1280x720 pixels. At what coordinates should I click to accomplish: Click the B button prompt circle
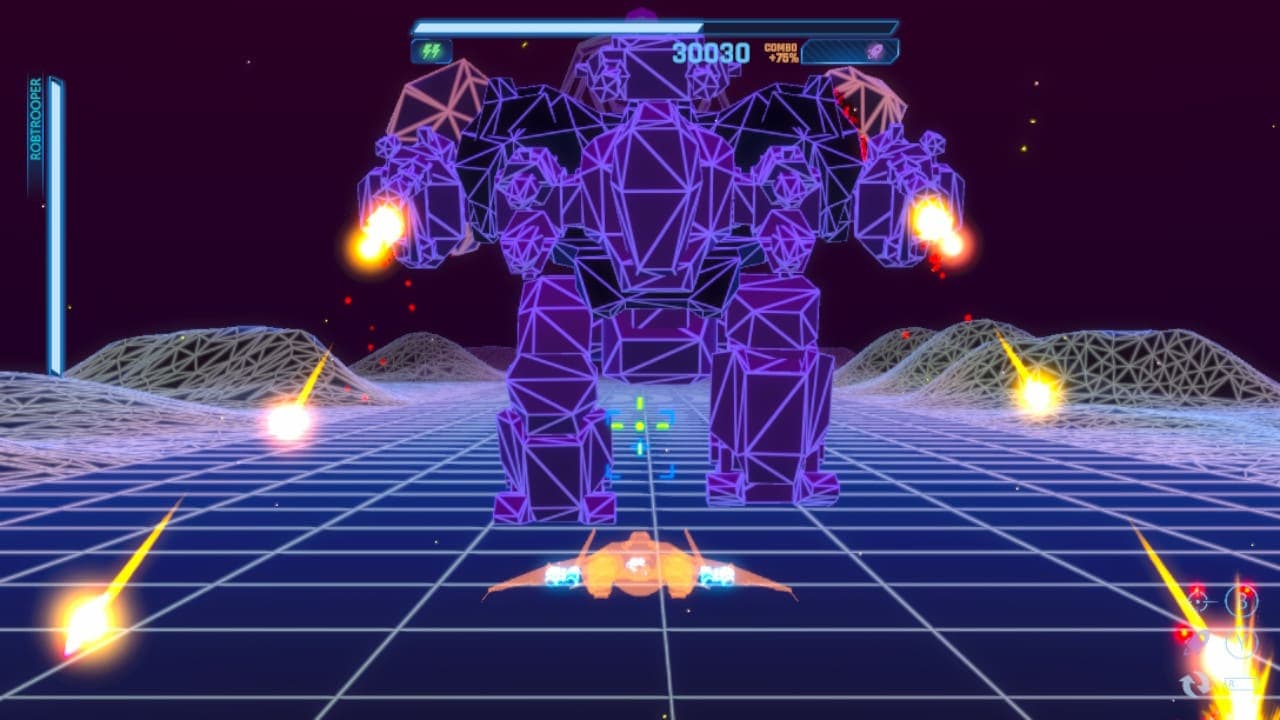[1241, 602]
